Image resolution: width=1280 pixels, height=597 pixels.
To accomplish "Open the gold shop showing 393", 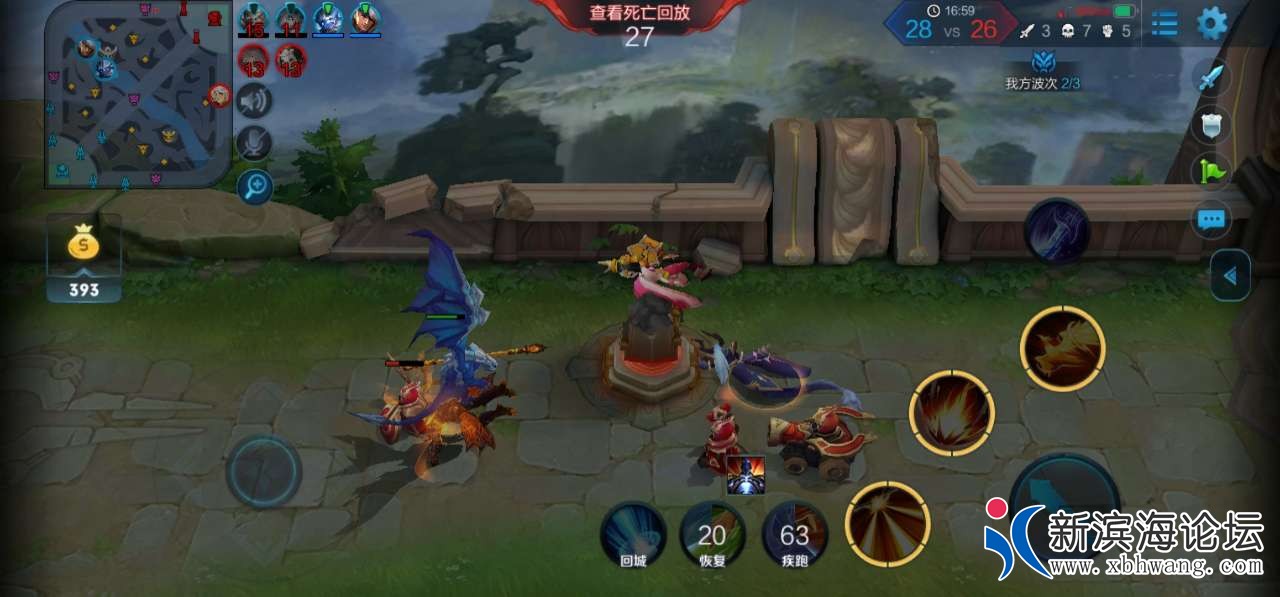I will click(84, 259).
